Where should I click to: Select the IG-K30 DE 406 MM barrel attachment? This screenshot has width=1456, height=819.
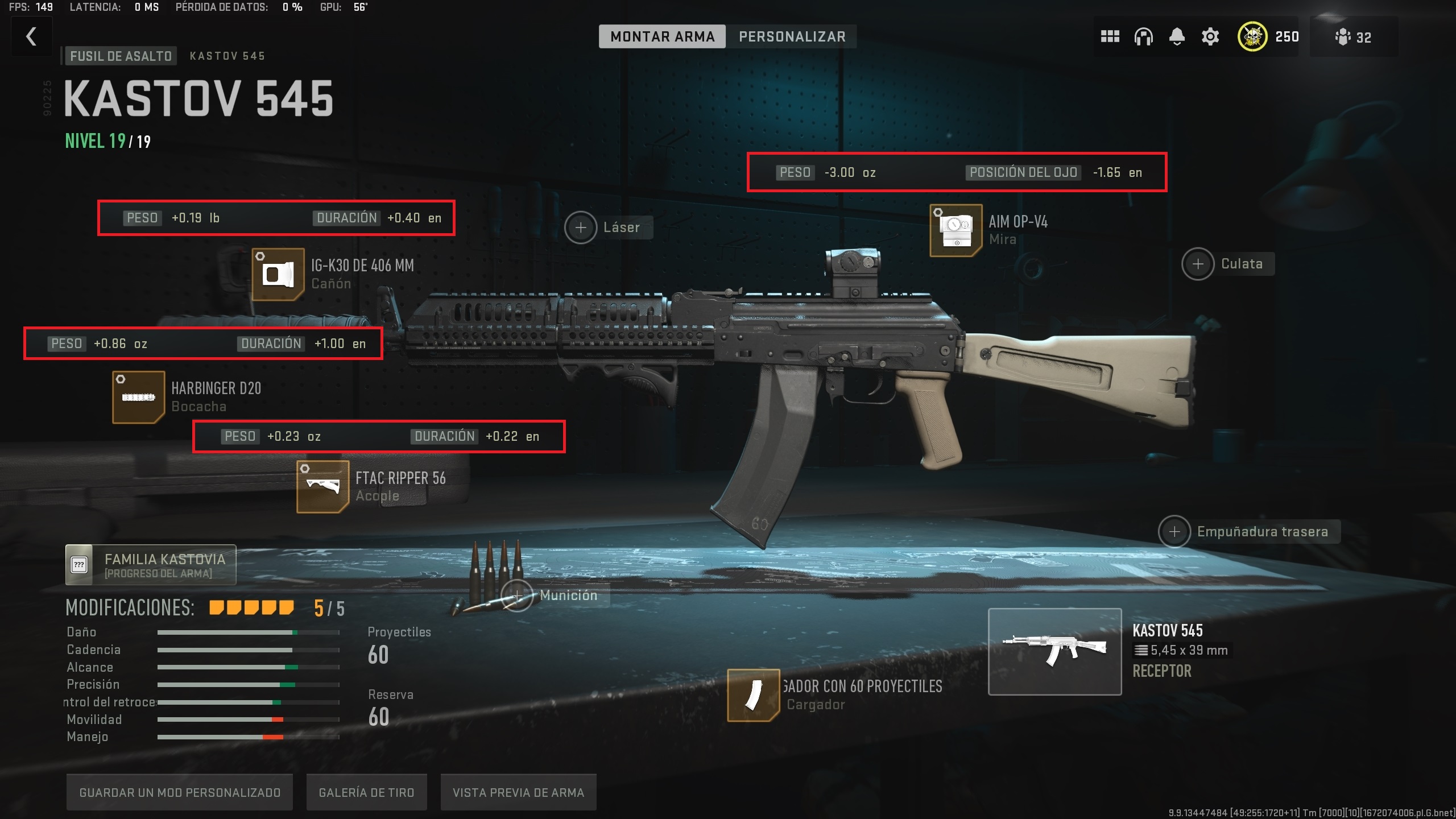click(x=277, y=274)
